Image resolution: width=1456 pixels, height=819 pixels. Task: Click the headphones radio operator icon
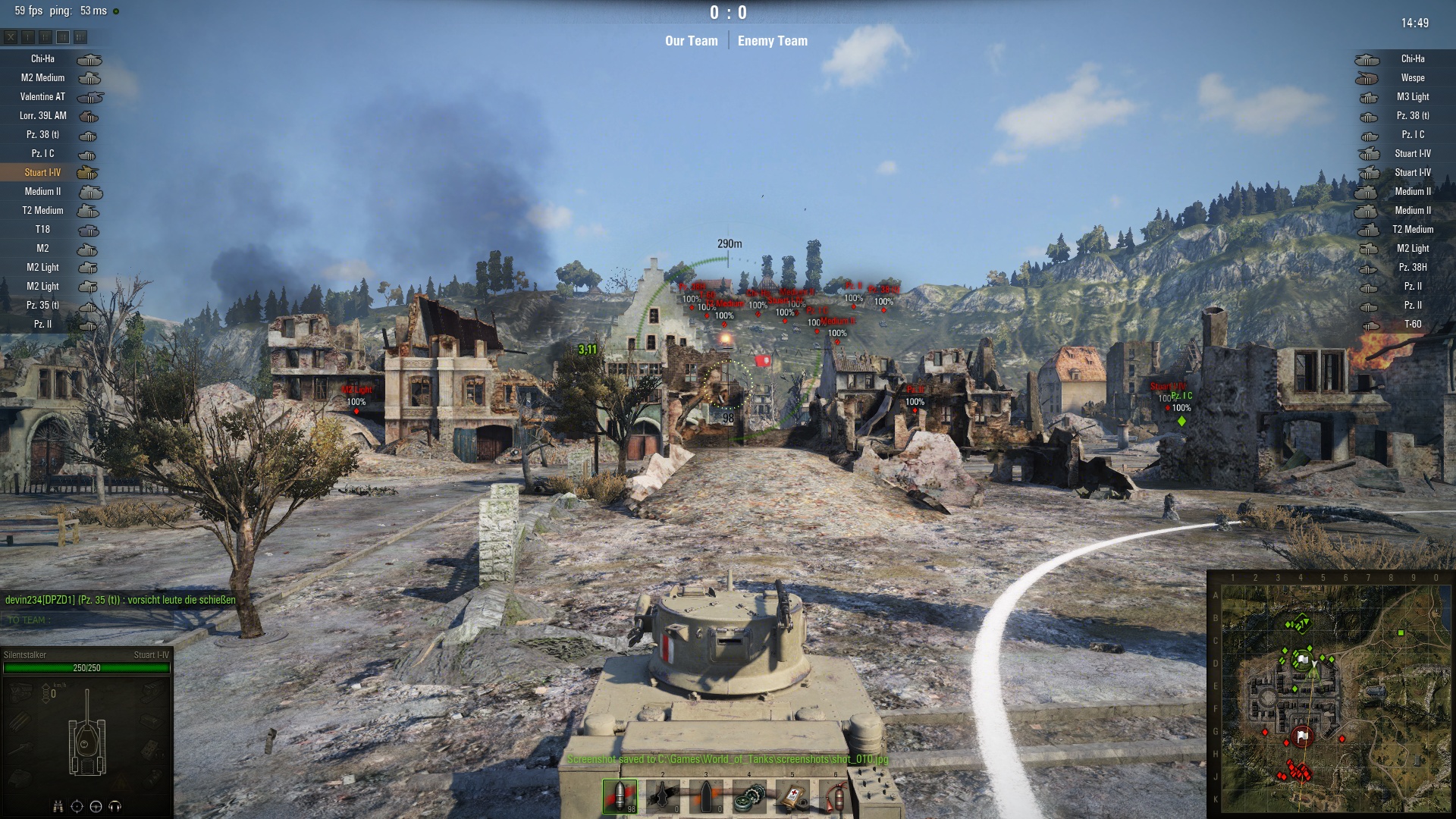[115, 806]
